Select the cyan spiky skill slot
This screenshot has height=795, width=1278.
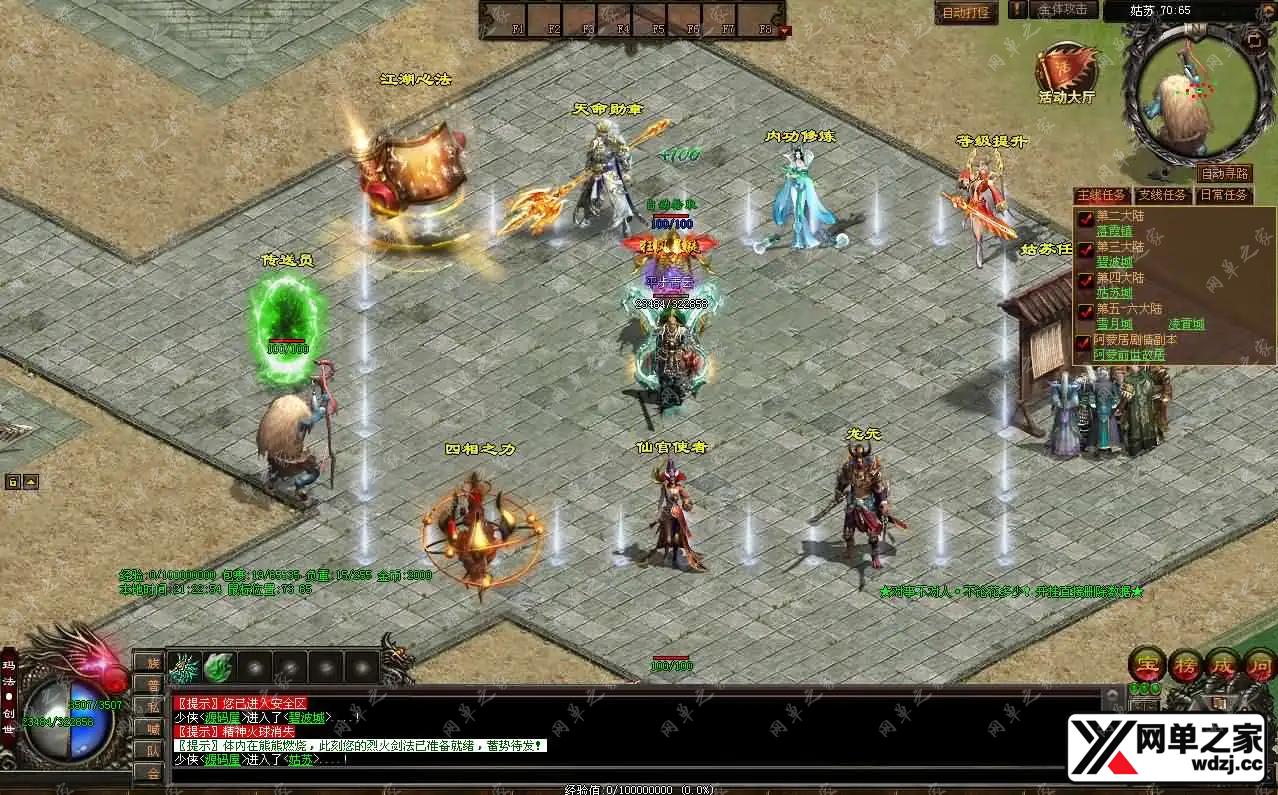[183, 667]
